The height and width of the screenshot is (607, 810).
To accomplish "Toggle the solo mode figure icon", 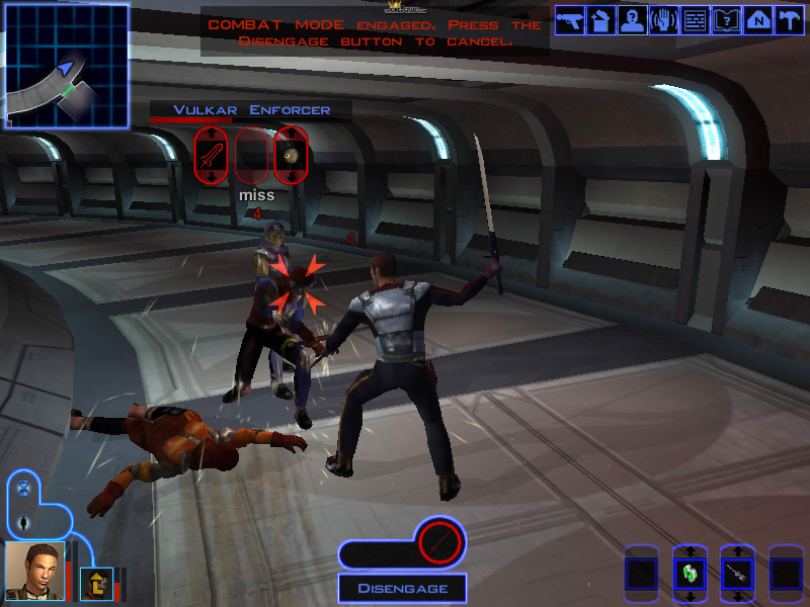I will pyautogui.click(x=22, y=522).
